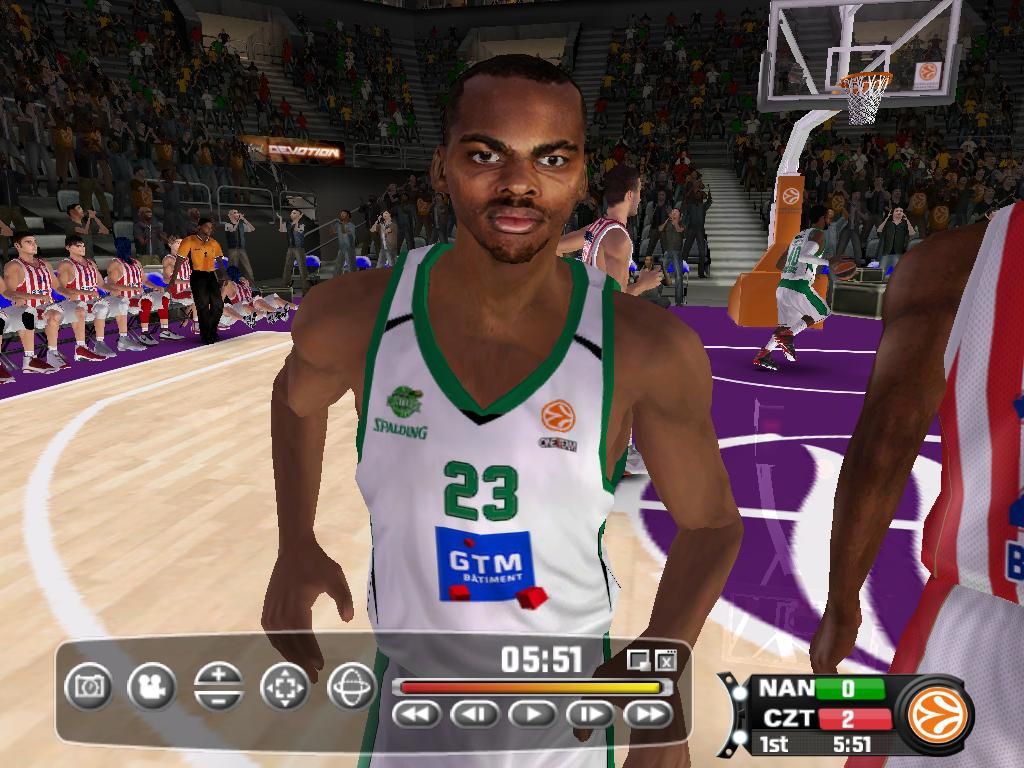Viewport: 1024px width, 768px height.
Task: Select the four-arrow pan camera control
Action: tap(285, 686)
